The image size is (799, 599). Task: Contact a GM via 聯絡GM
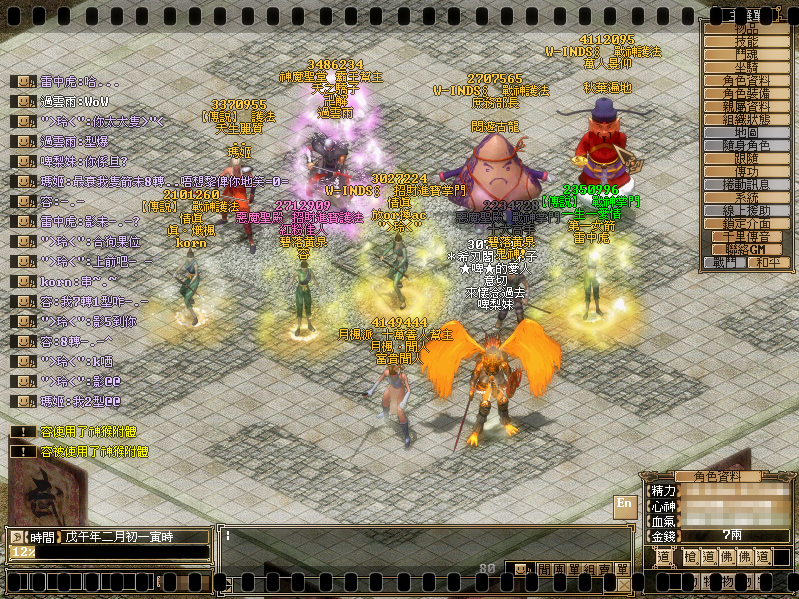pos(746,249)
